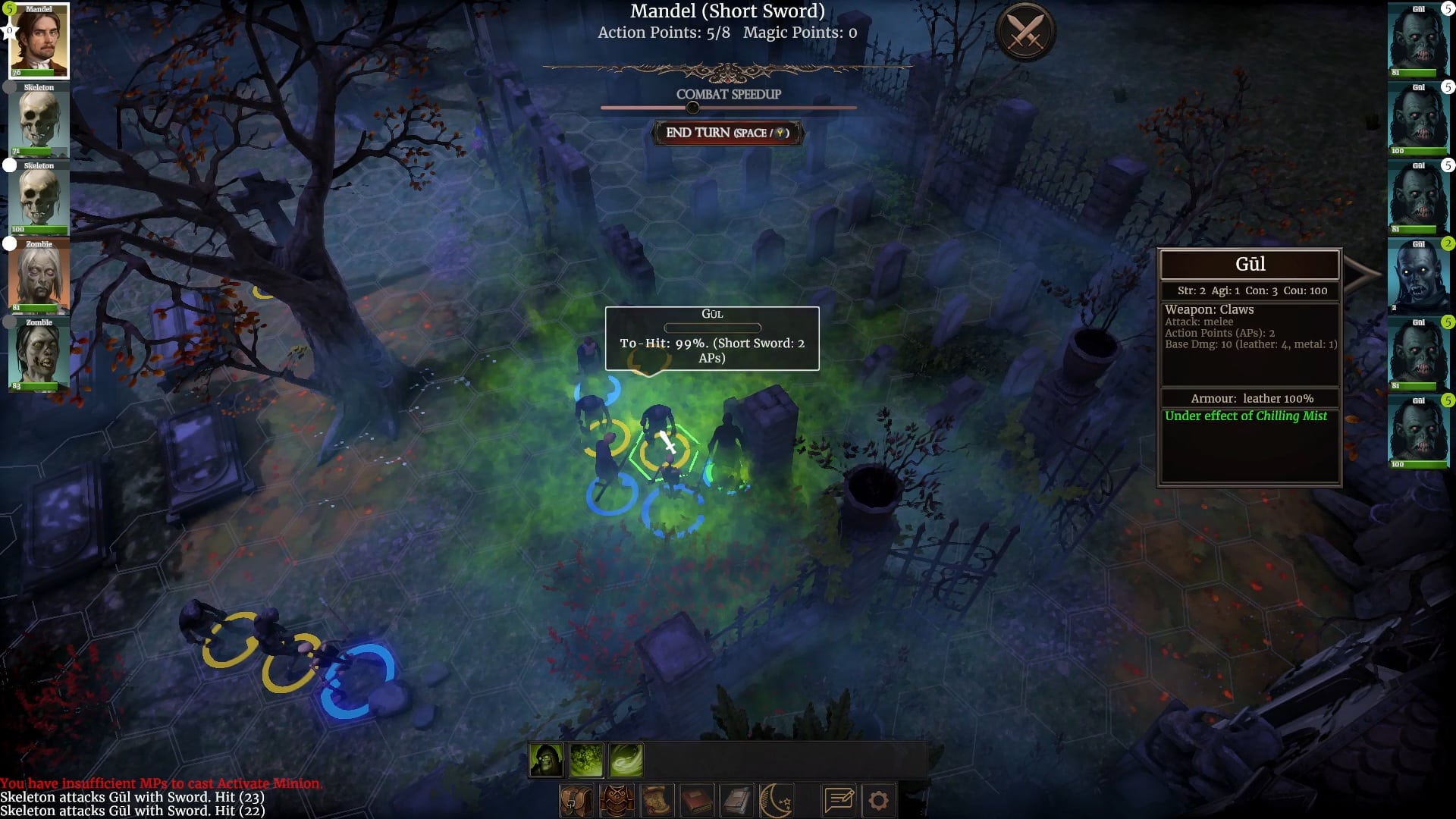Open the armor equipment screen
The width and height of the screenshot is (1456, 819).
point(617,801)
